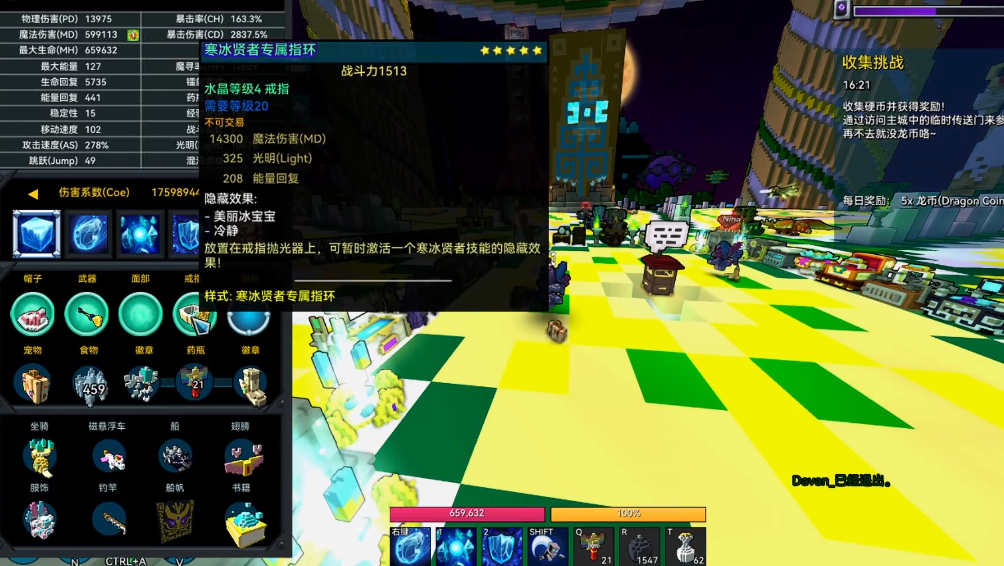
Task: Select the ice cube ability icon
Action: (x=37, y=234)
